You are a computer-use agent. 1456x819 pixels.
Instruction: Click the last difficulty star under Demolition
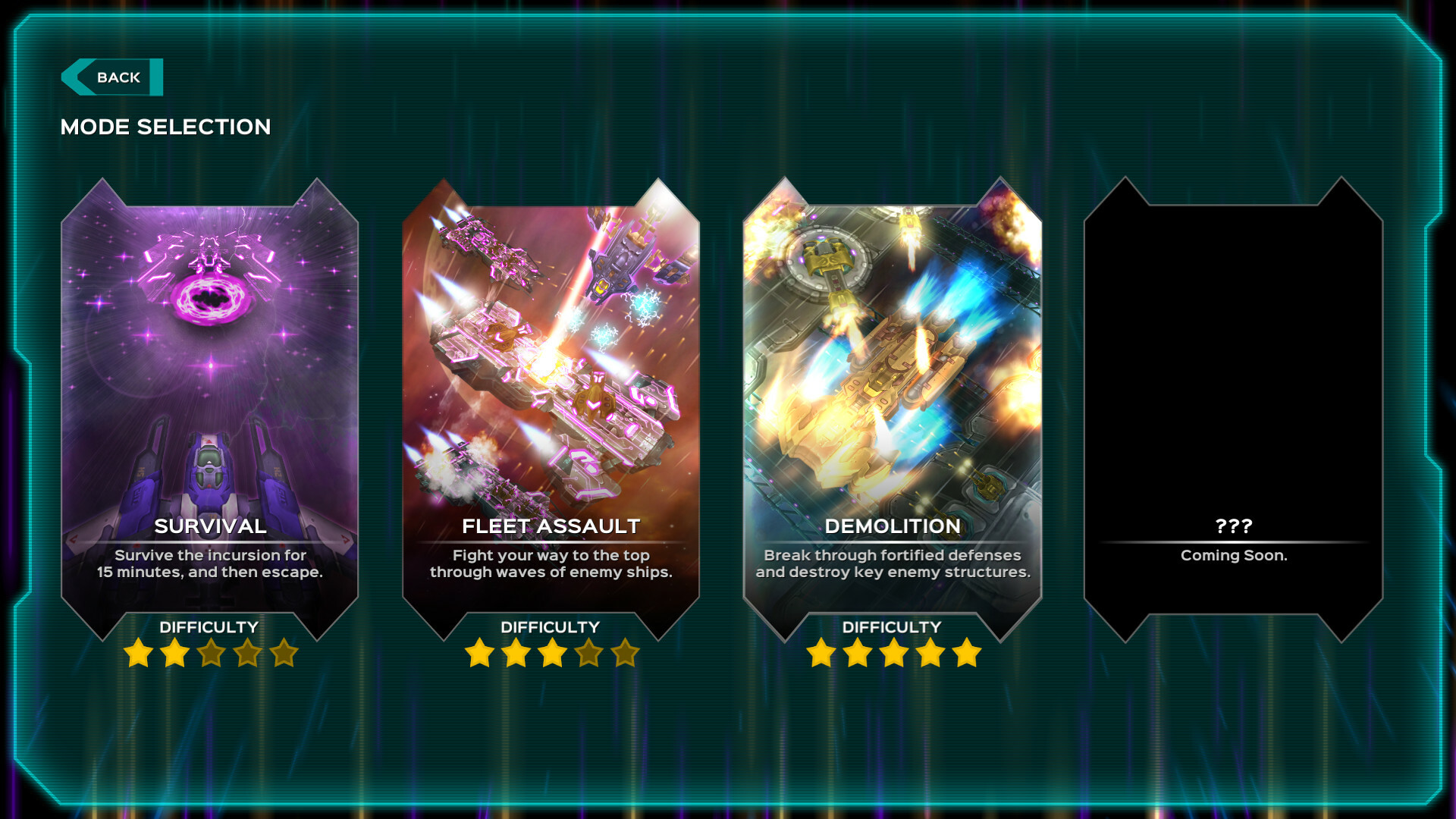click(x=968, y=653)
